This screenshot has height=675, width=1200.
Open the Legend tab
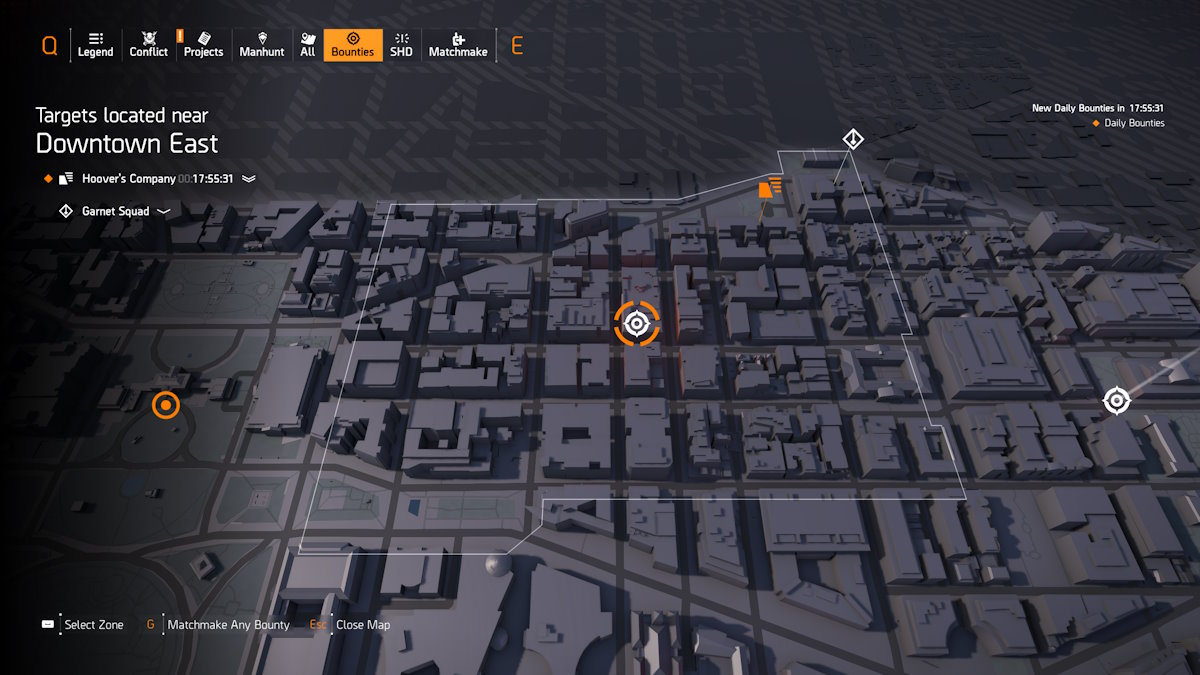point(95,45)
